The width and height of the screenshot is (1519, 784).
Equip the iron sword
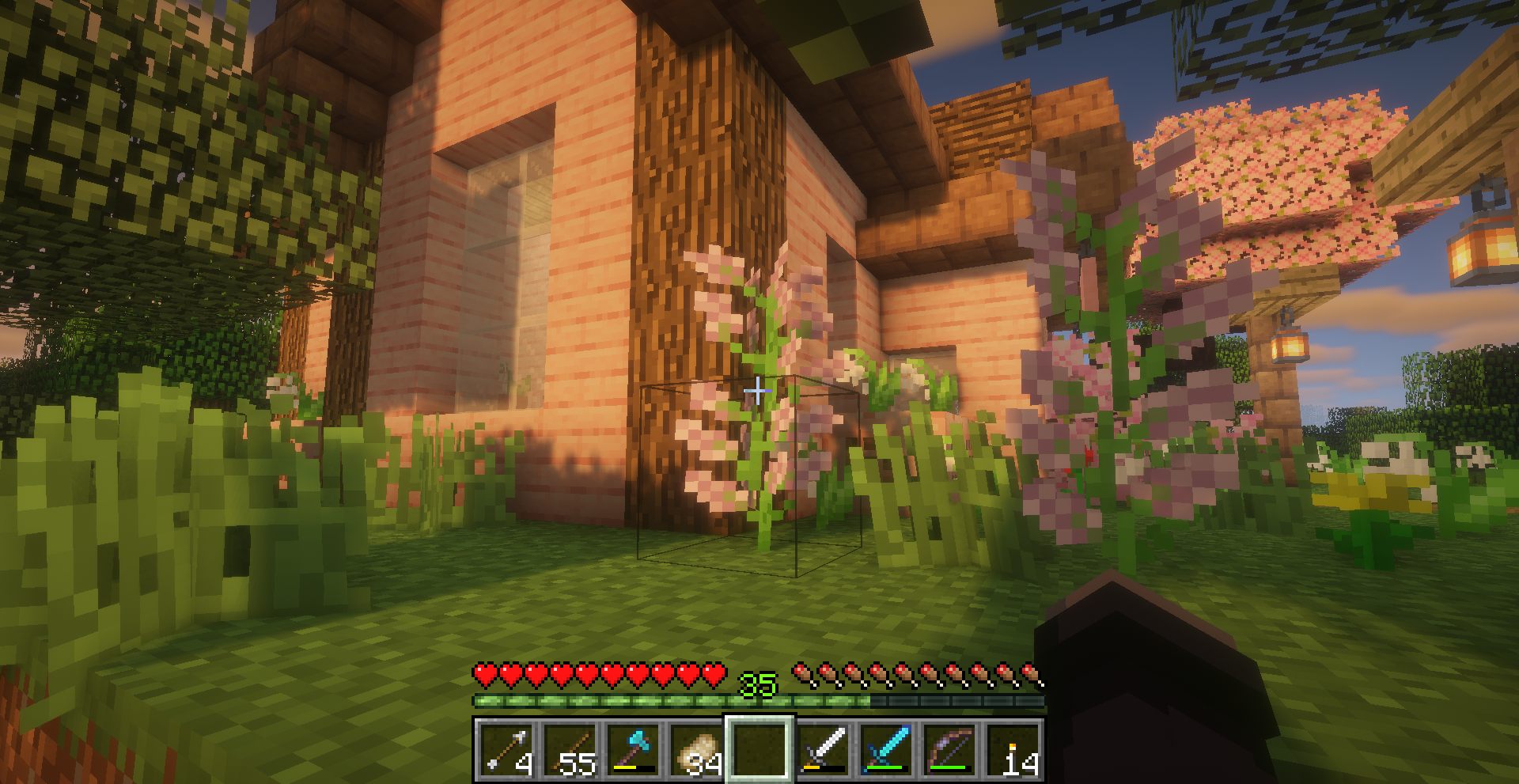[823, 748]
